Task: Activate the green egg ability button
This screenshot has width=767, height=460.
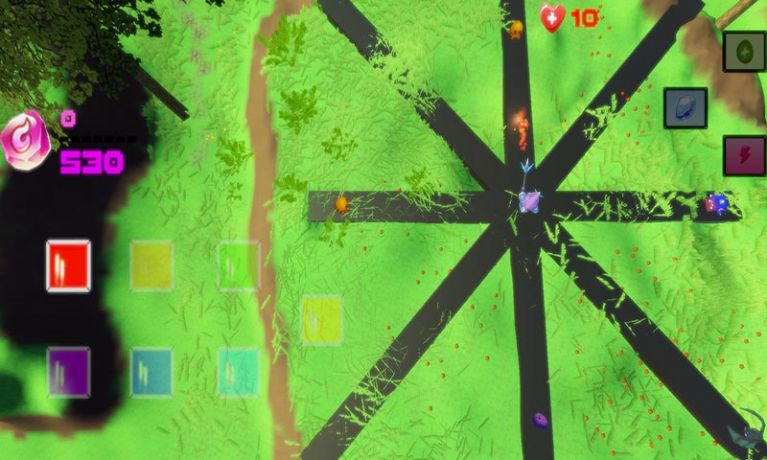Action: (744, 51)
